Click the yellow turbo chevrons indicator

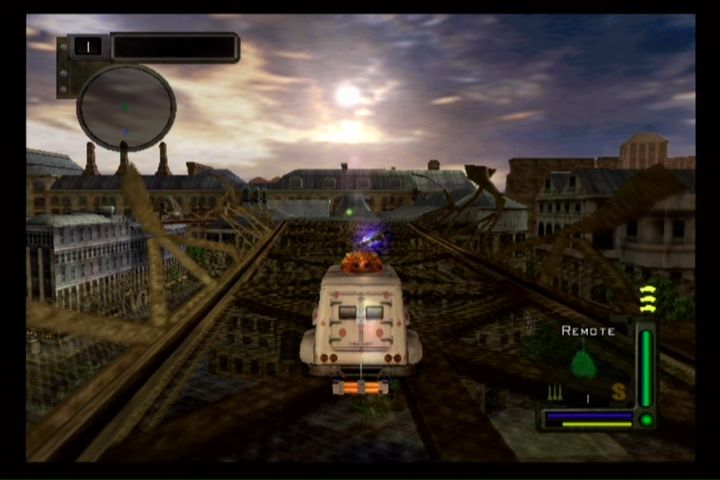tap(647, 300)
